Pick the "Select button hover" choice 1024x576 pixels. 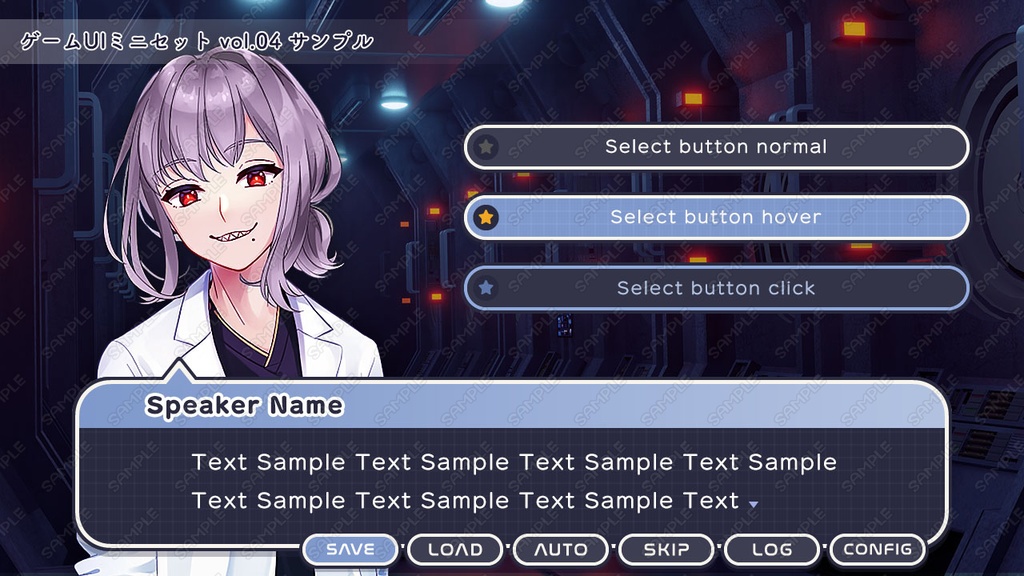pyautogui.click(x=716, y=217)
